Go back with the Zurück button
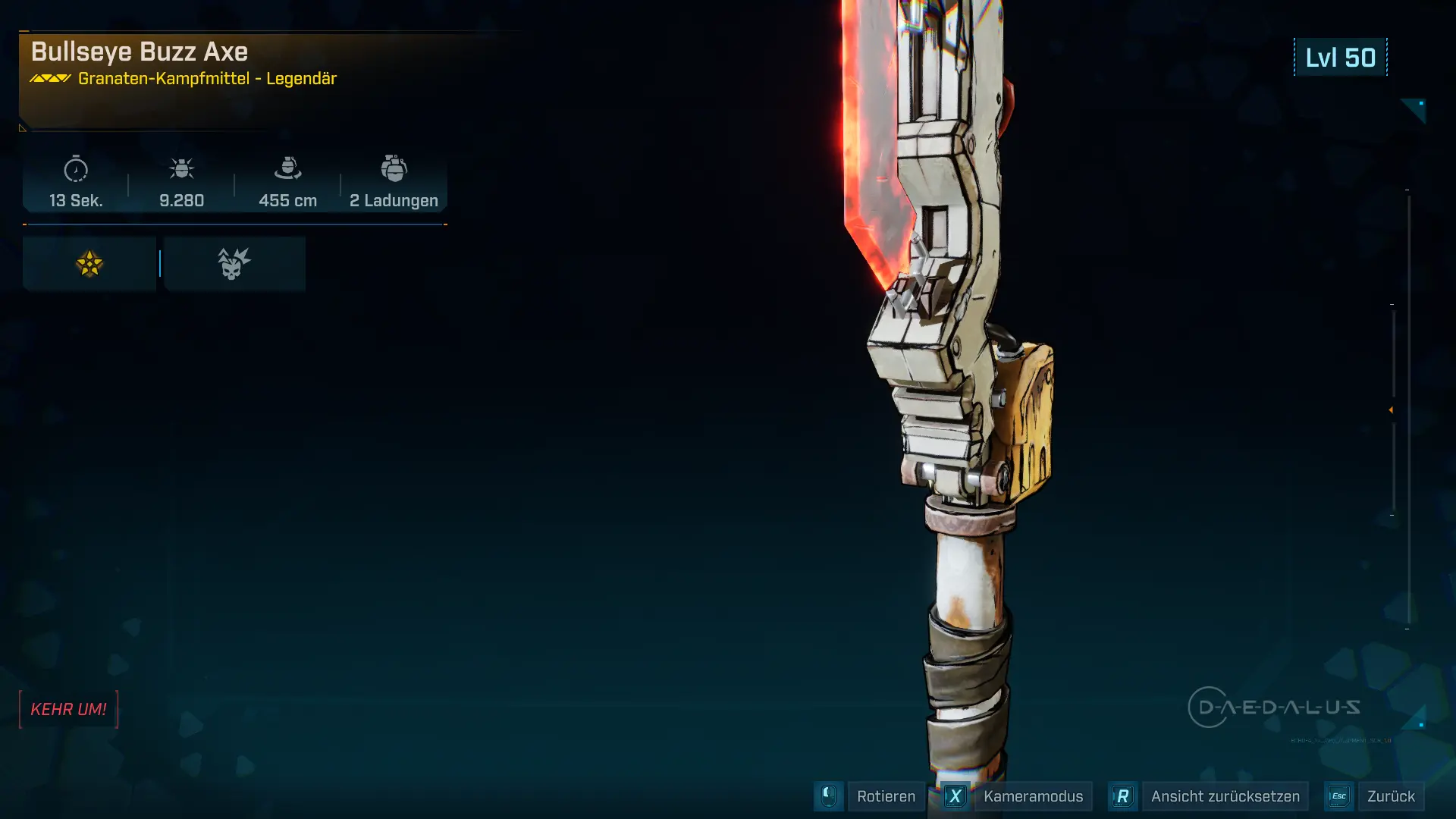The image size is (1456, 819). (1391, 796)
